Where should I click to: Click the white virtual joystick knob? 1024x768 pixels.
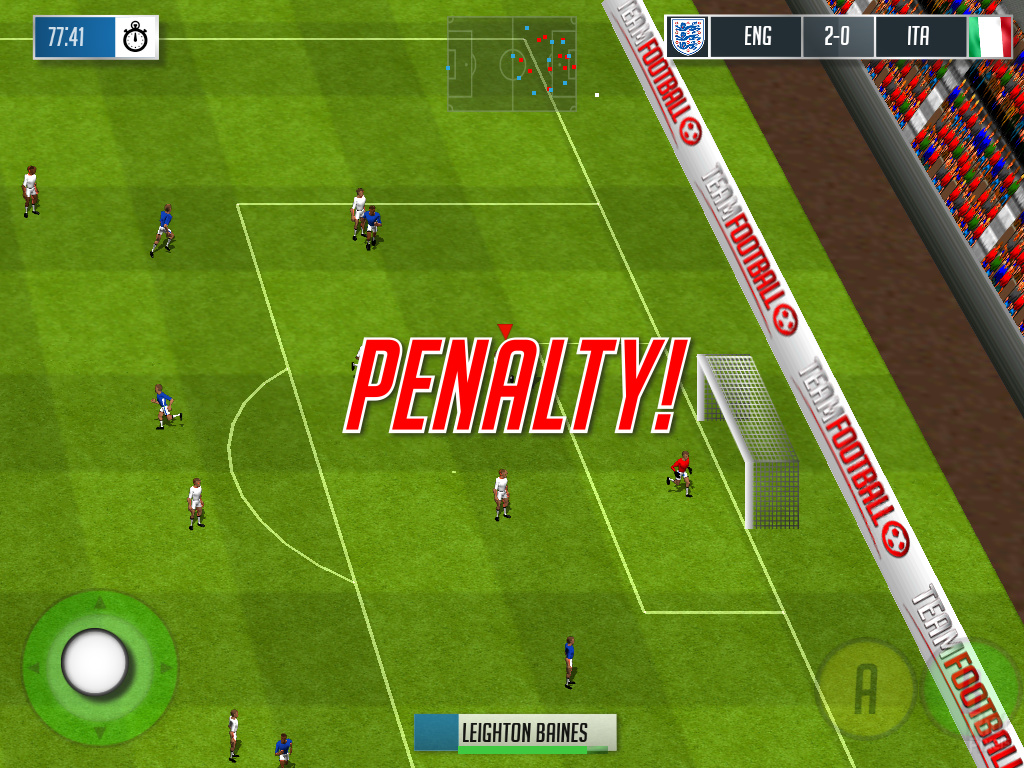95,662
